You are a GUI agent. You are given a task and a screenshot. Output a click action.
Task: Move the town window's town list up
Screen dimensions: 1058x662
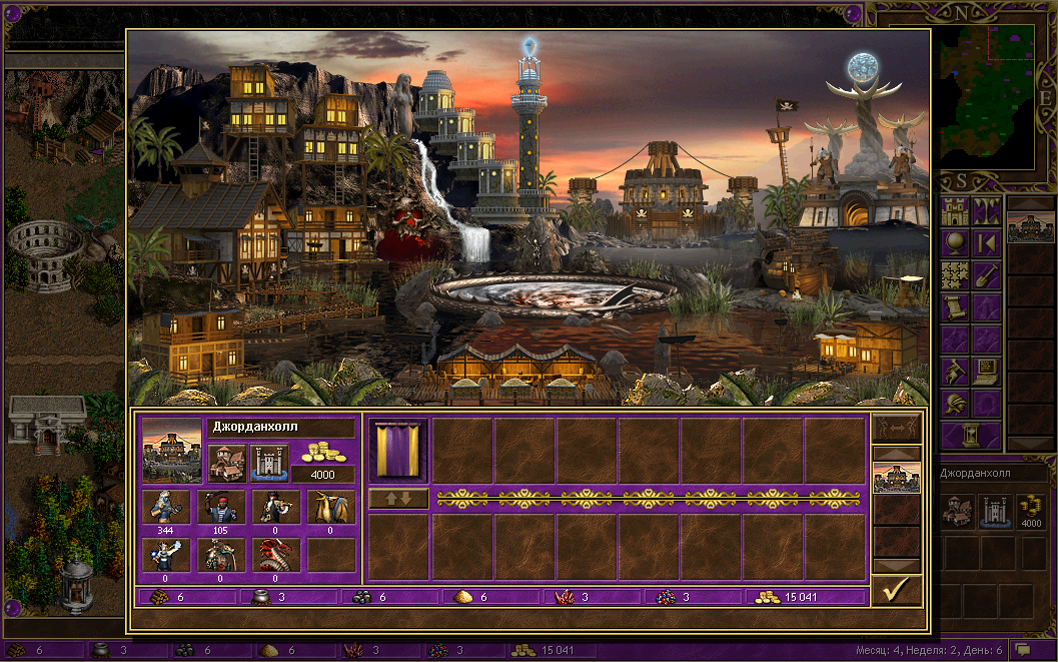click(x=896, y=454)
